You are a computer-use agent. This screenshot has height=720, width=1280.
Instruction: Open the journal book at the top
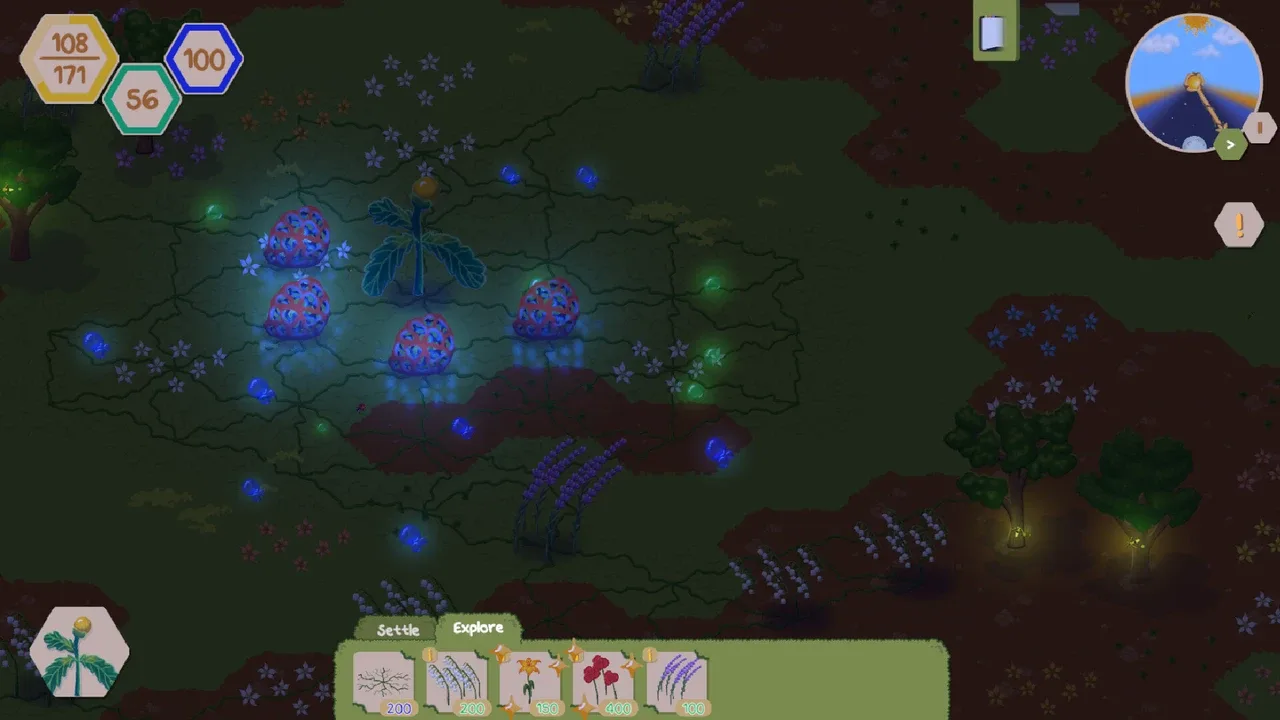click(993, 34)
